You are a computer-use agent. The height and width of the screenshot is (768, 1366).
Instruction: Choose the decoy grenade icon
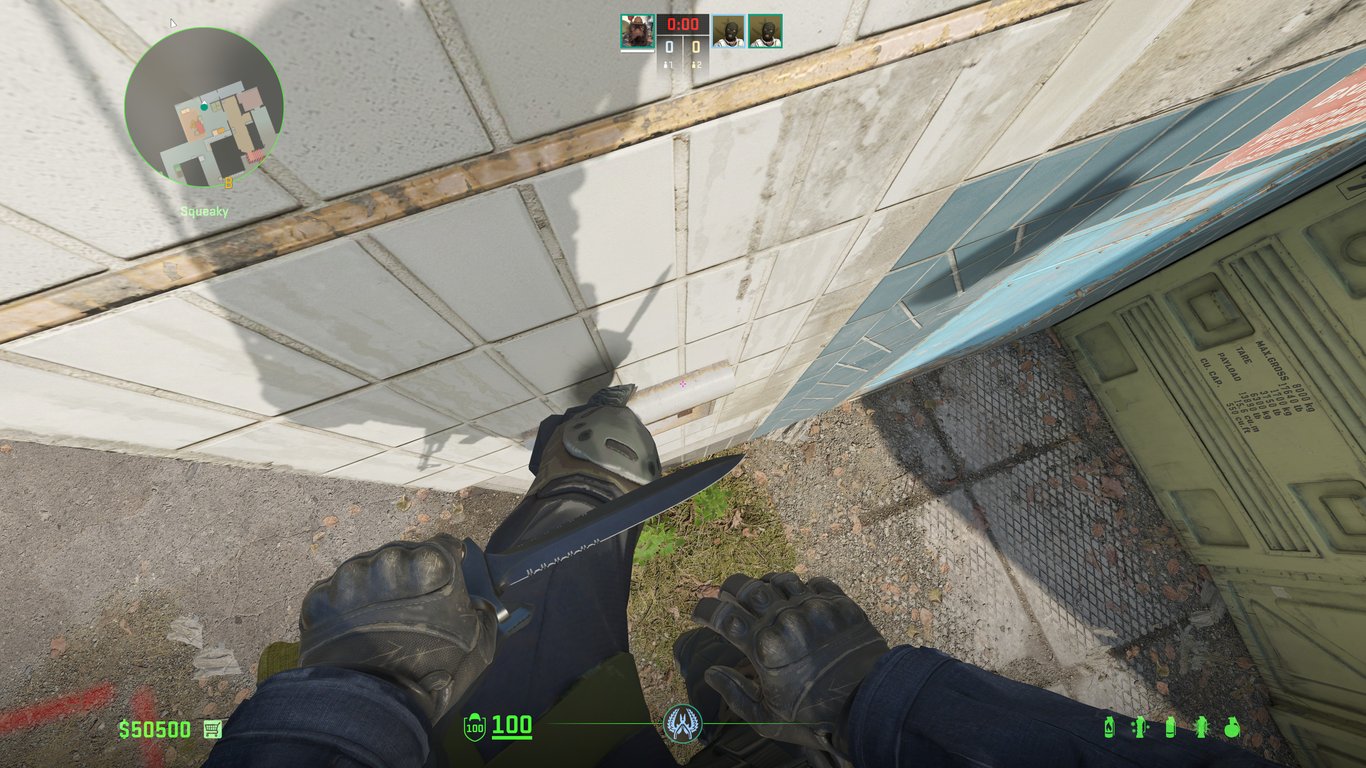coord(1139,727)
